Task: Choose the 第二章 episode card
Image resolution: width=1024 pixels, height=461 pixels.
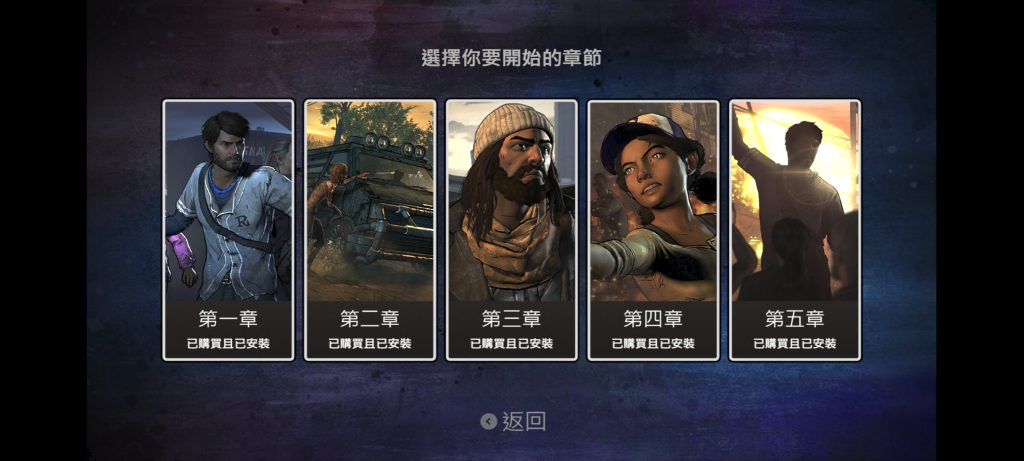Action: tap(370, 229)
